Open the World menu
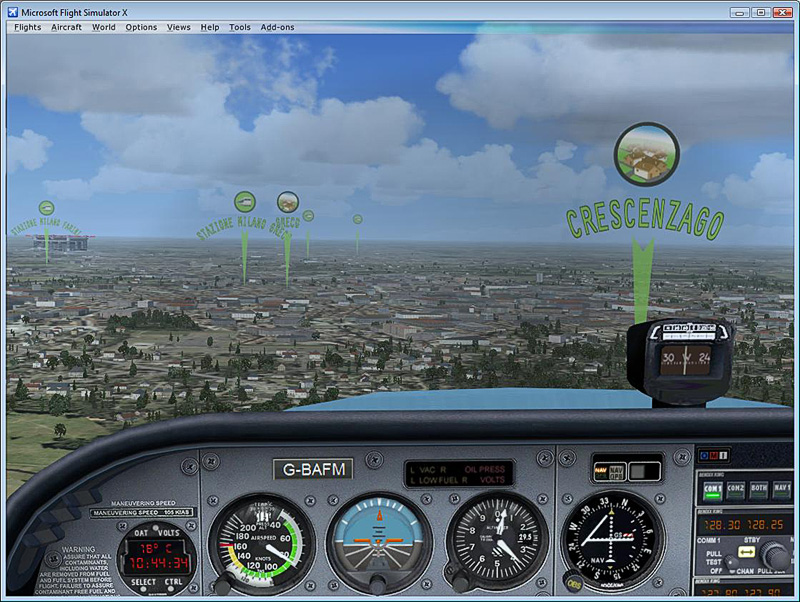 104,27
